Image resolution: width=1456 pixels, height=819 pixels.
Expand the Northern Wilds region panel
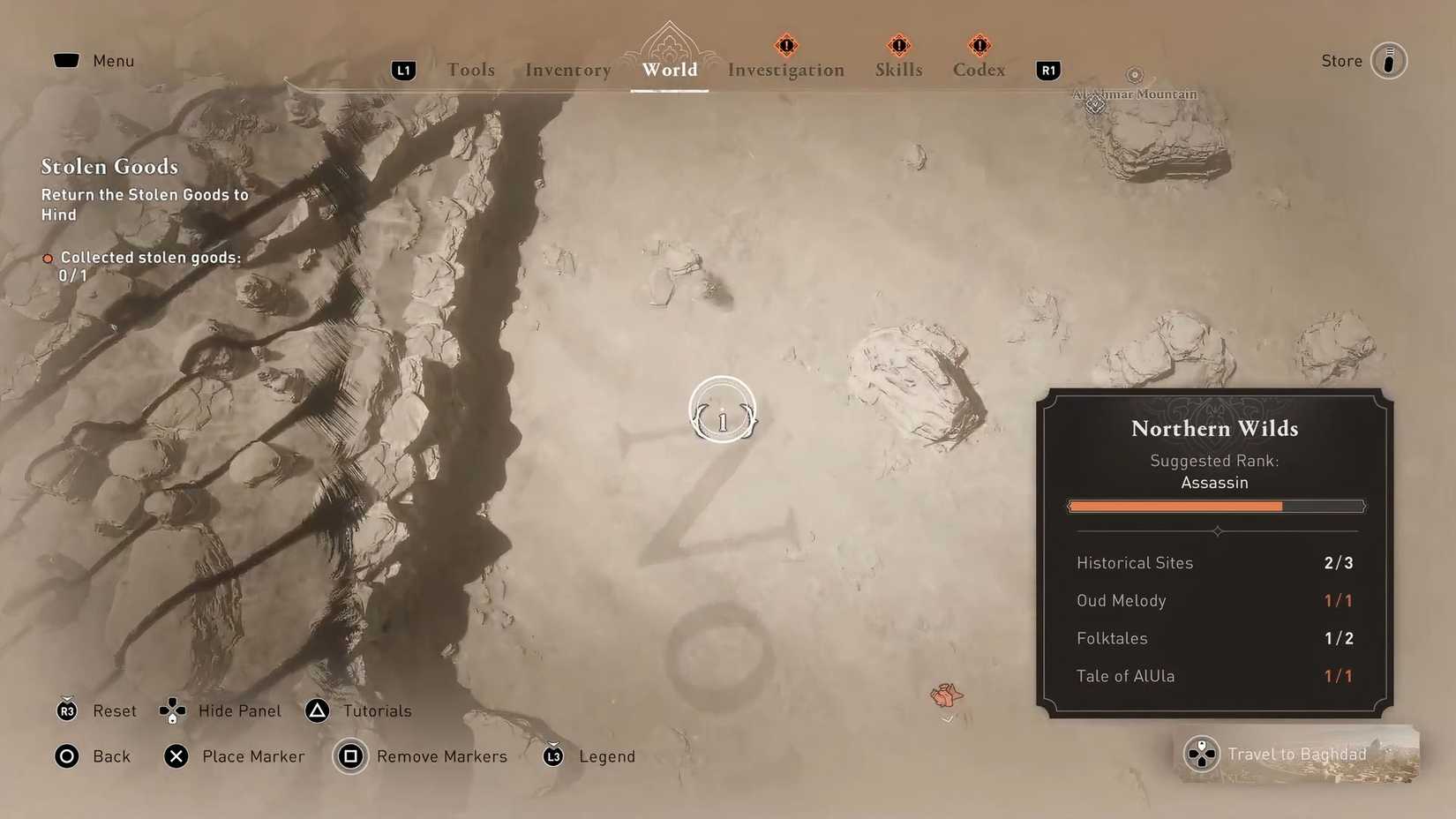(1214, 429)
